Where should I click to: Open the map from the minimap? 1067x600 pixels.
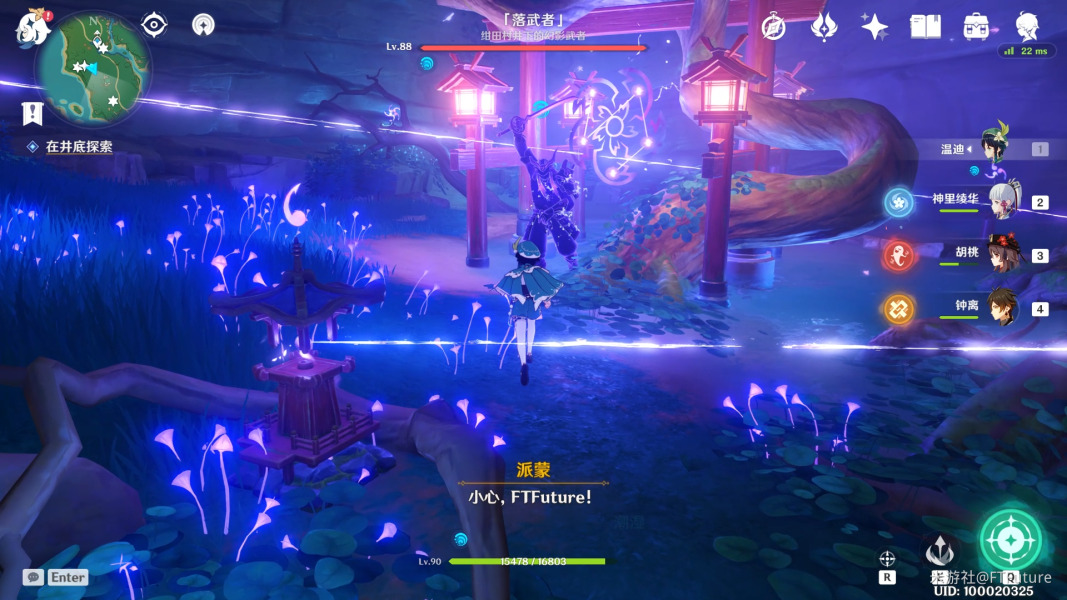point(93,67)
